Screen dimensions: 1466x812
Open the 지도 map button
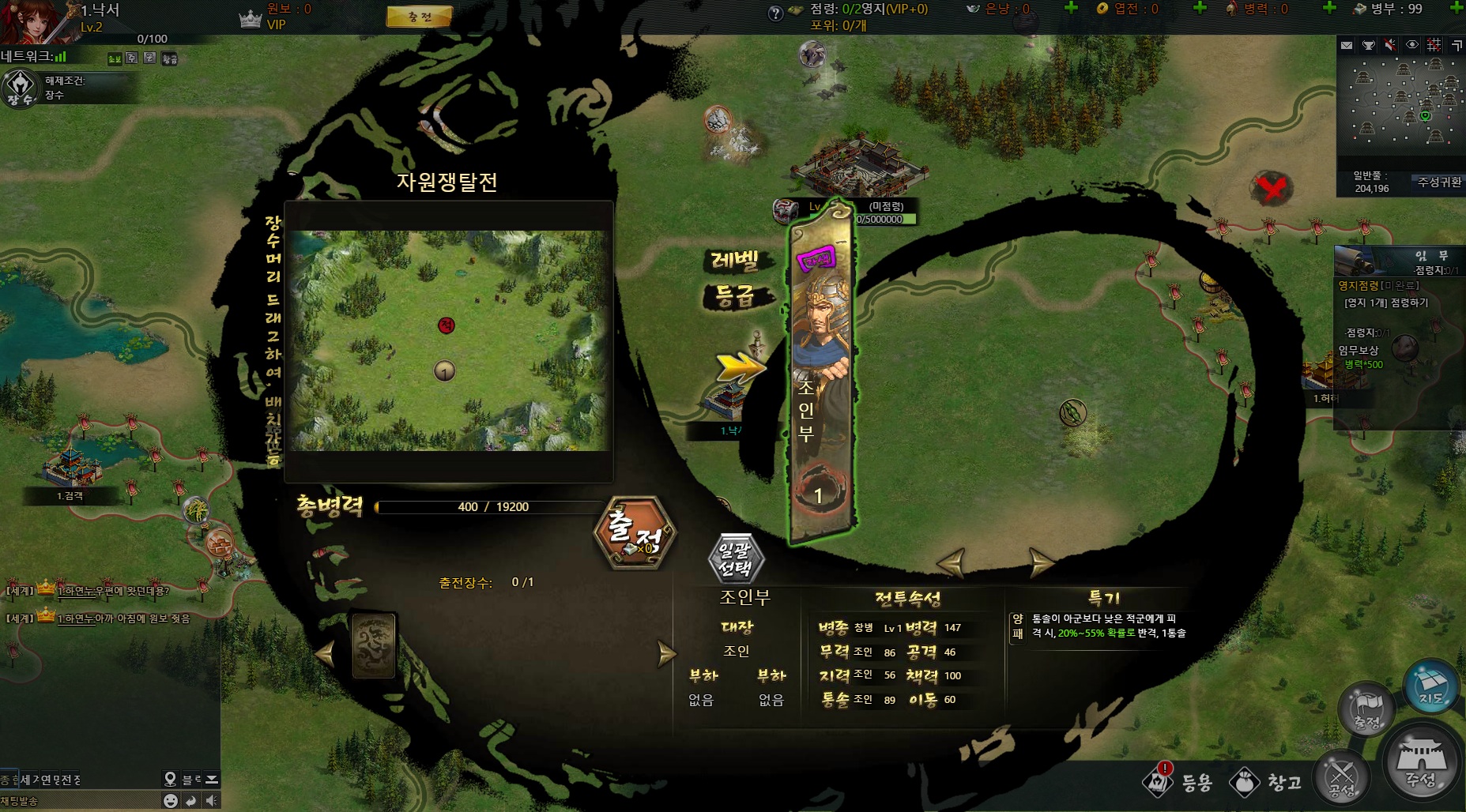(x=1430, y=686)
